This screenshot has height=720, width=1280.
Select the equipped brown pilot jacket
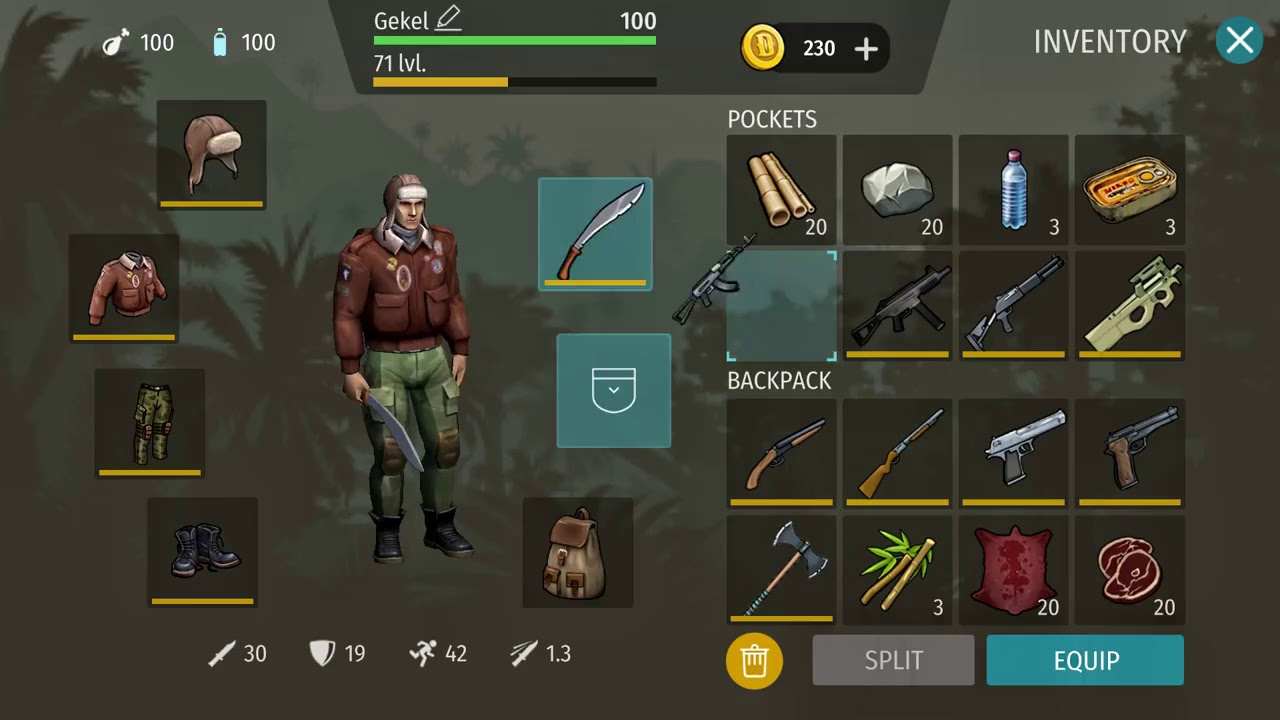(x=124, y=287)
